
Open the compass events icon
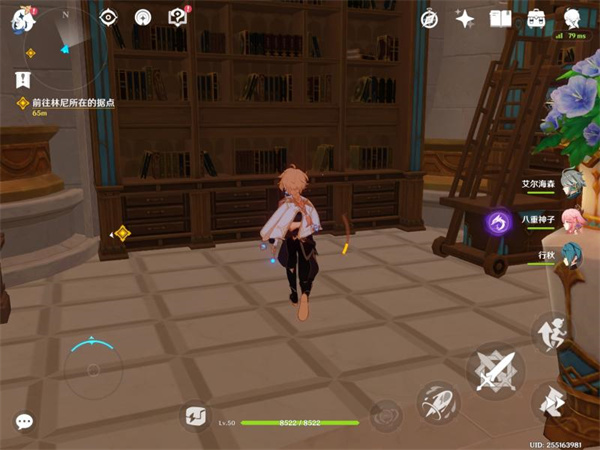coord(429,18)
